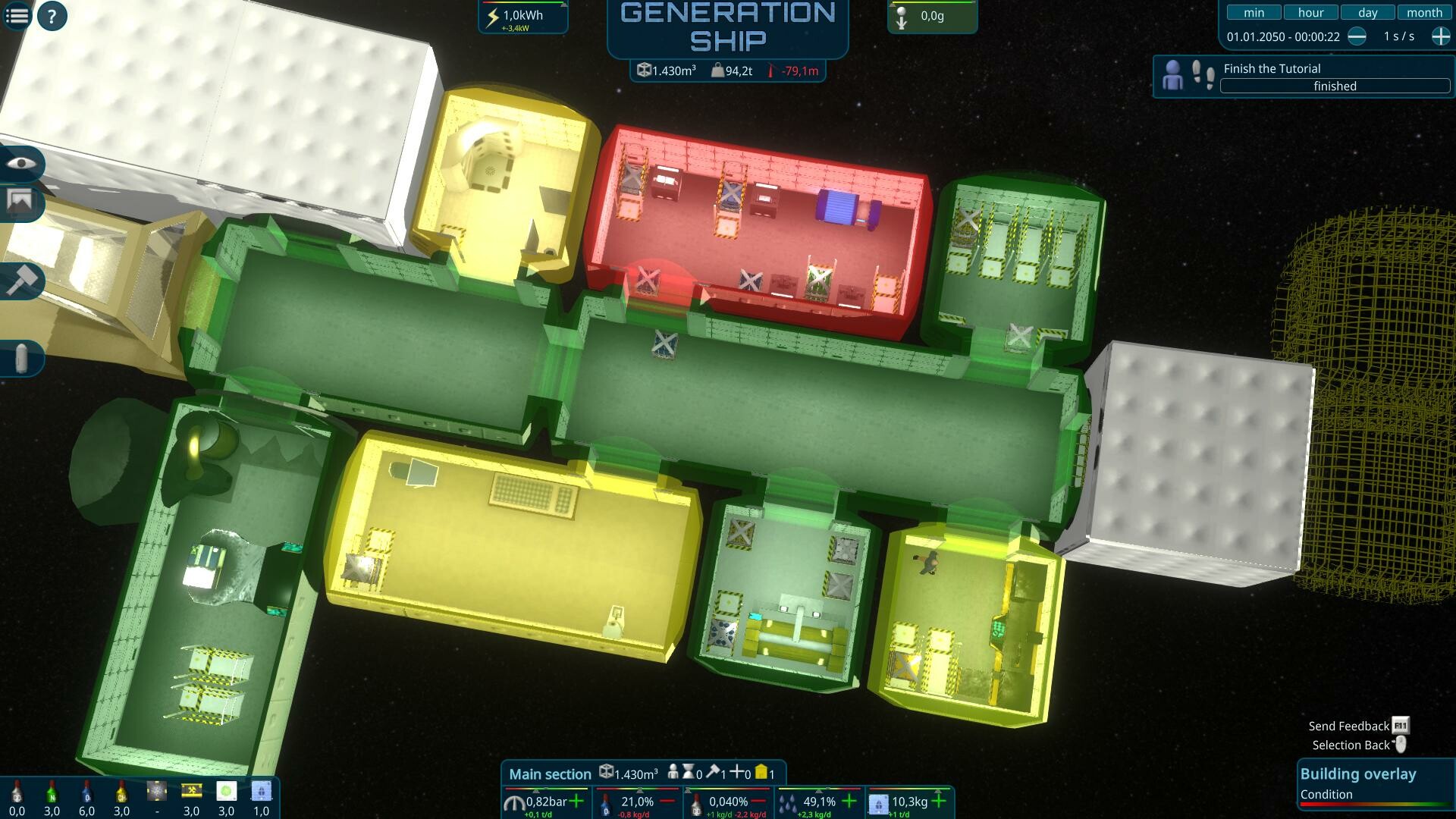Select the screenshot image tool in sidebar
The width and height of the screenshot is (1456, 819).
coord(22,202)
